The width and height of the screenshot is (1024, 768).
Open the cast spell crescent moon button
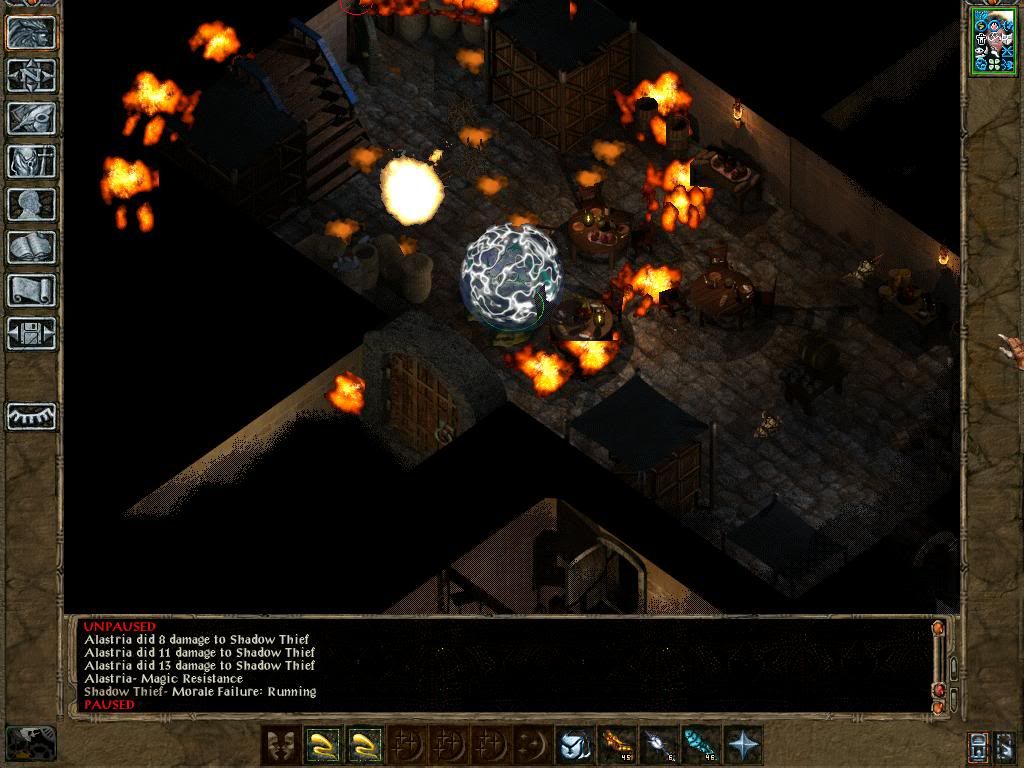(x=532, y=745)
